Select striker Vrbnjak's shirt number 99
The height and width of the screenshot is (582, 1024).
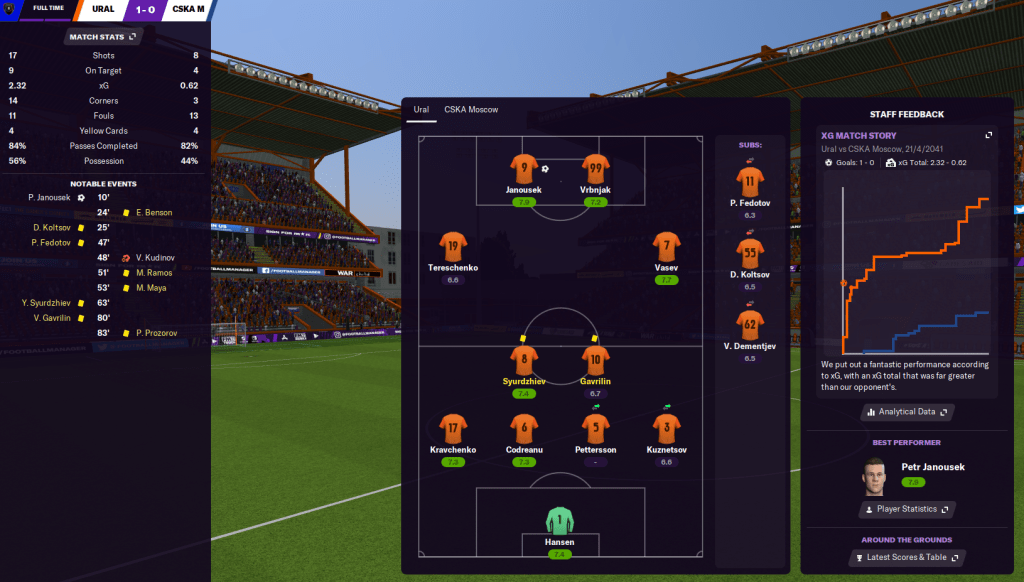595,170
